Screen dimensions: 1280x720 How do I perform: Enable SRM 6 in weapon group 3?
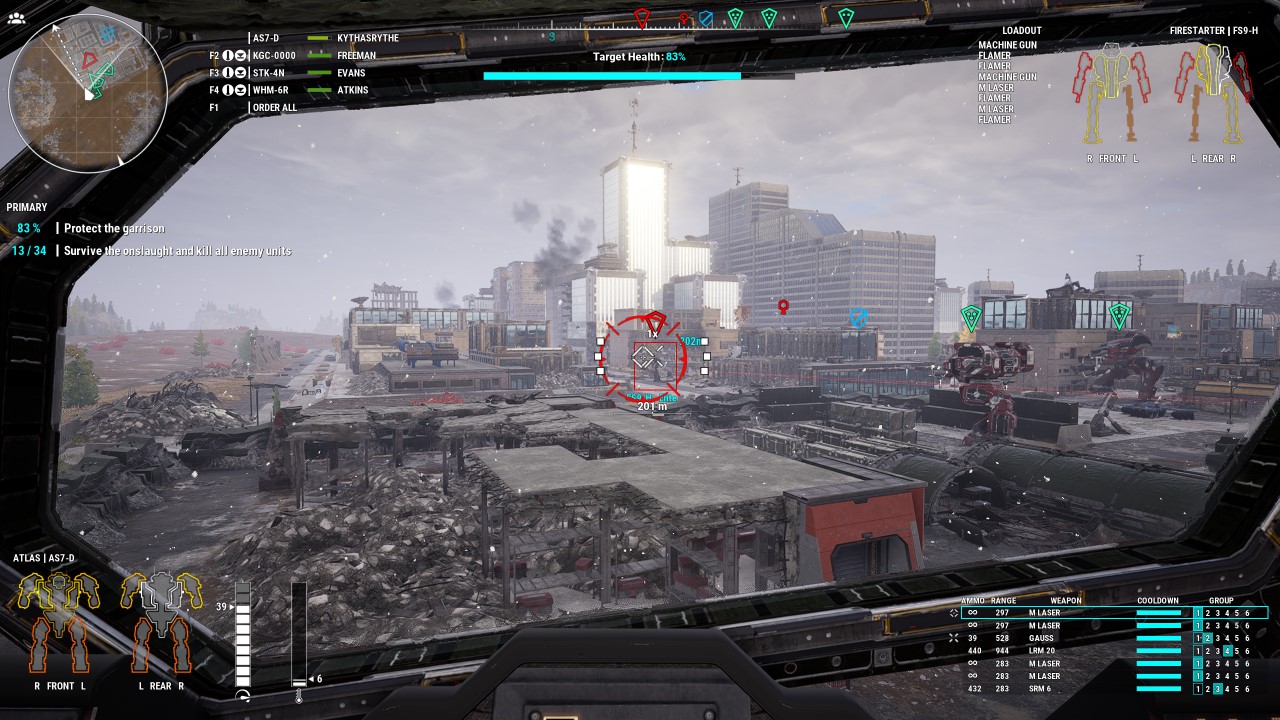(1219, 688)
